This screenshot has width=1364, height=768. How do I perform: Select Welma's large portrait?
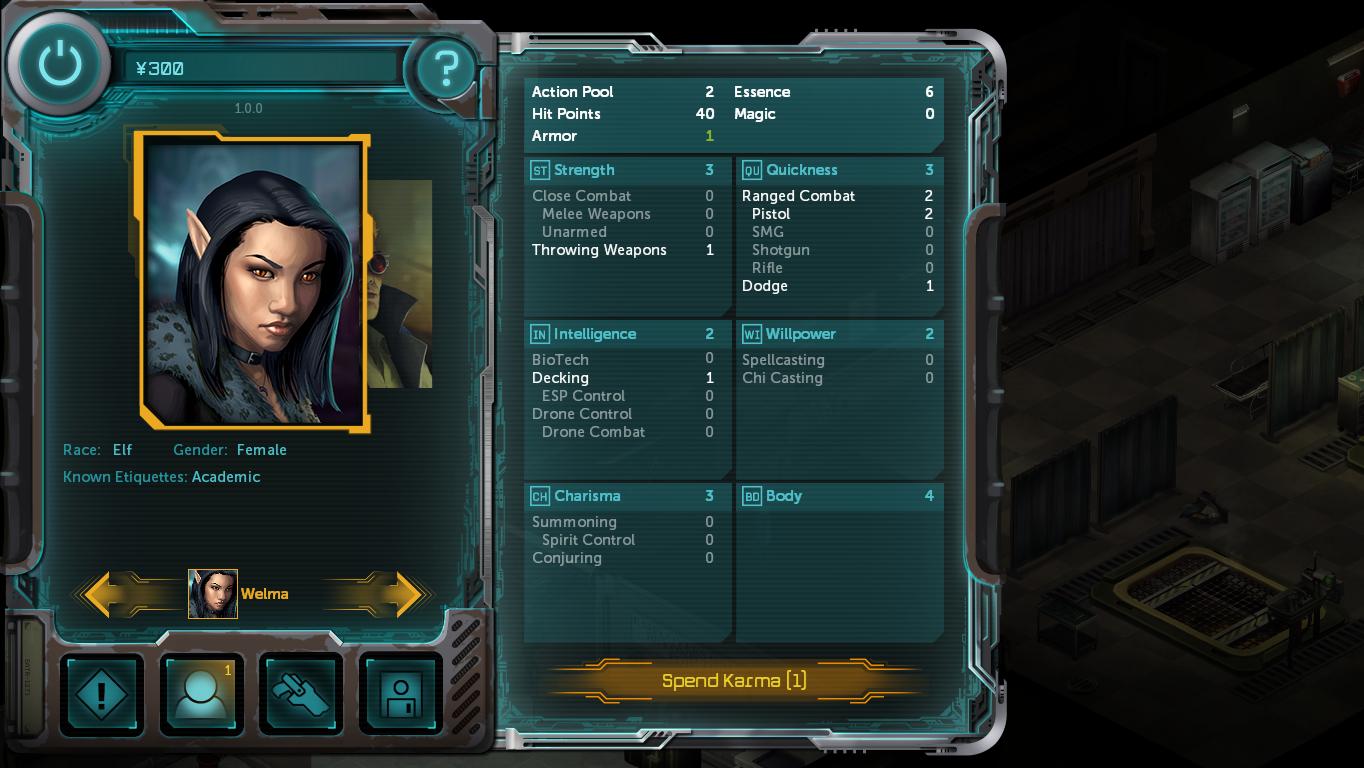point(254,283)
